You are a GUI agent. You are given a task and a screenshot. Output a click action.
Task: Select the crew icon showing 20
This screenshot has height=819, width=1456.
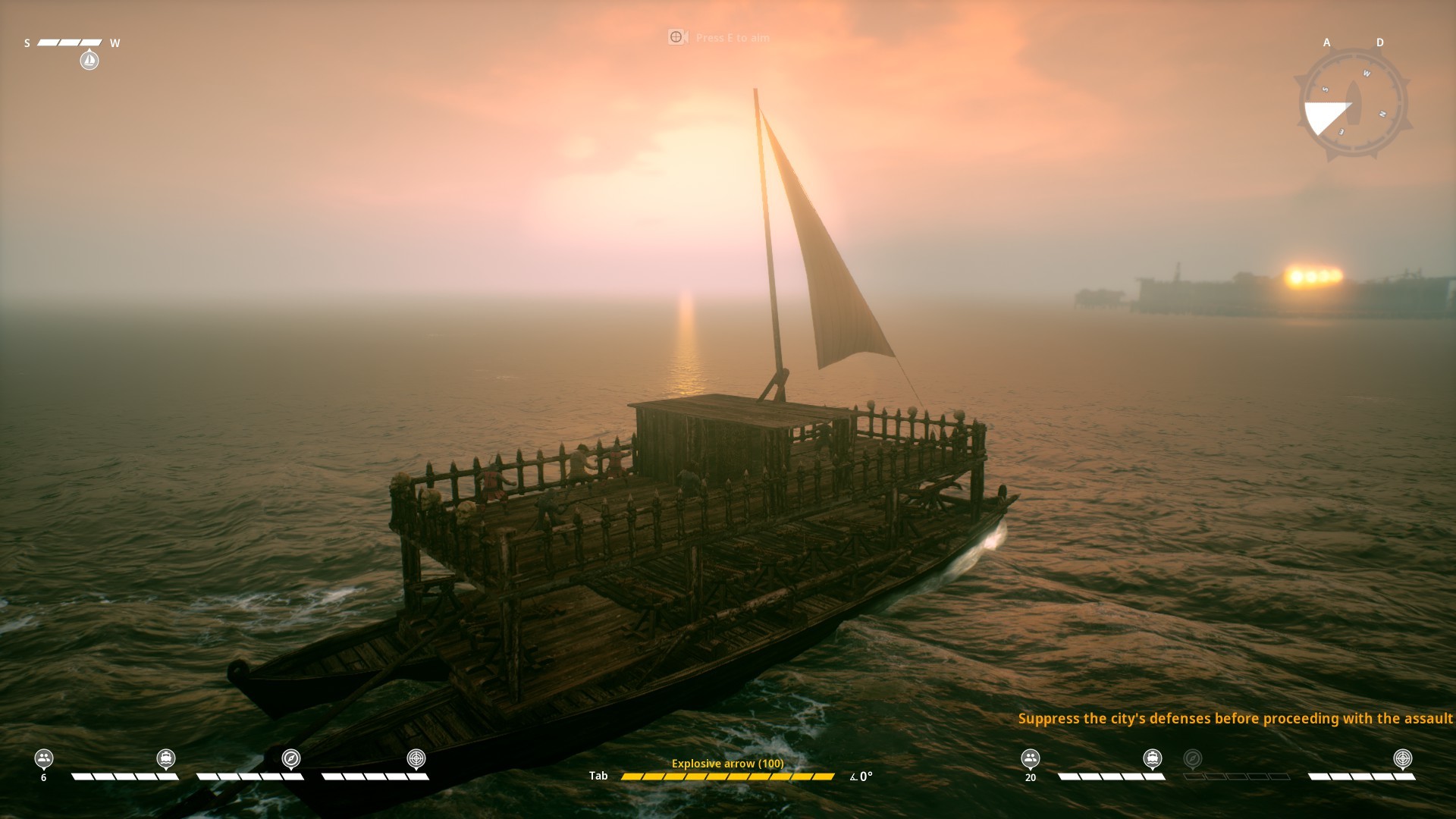(x=1030, y=758)
